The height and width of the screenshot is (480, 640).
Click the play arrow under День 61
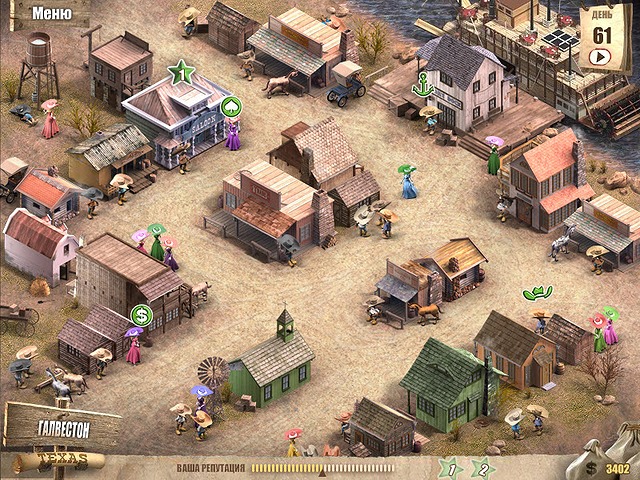[x=602, y=56]
